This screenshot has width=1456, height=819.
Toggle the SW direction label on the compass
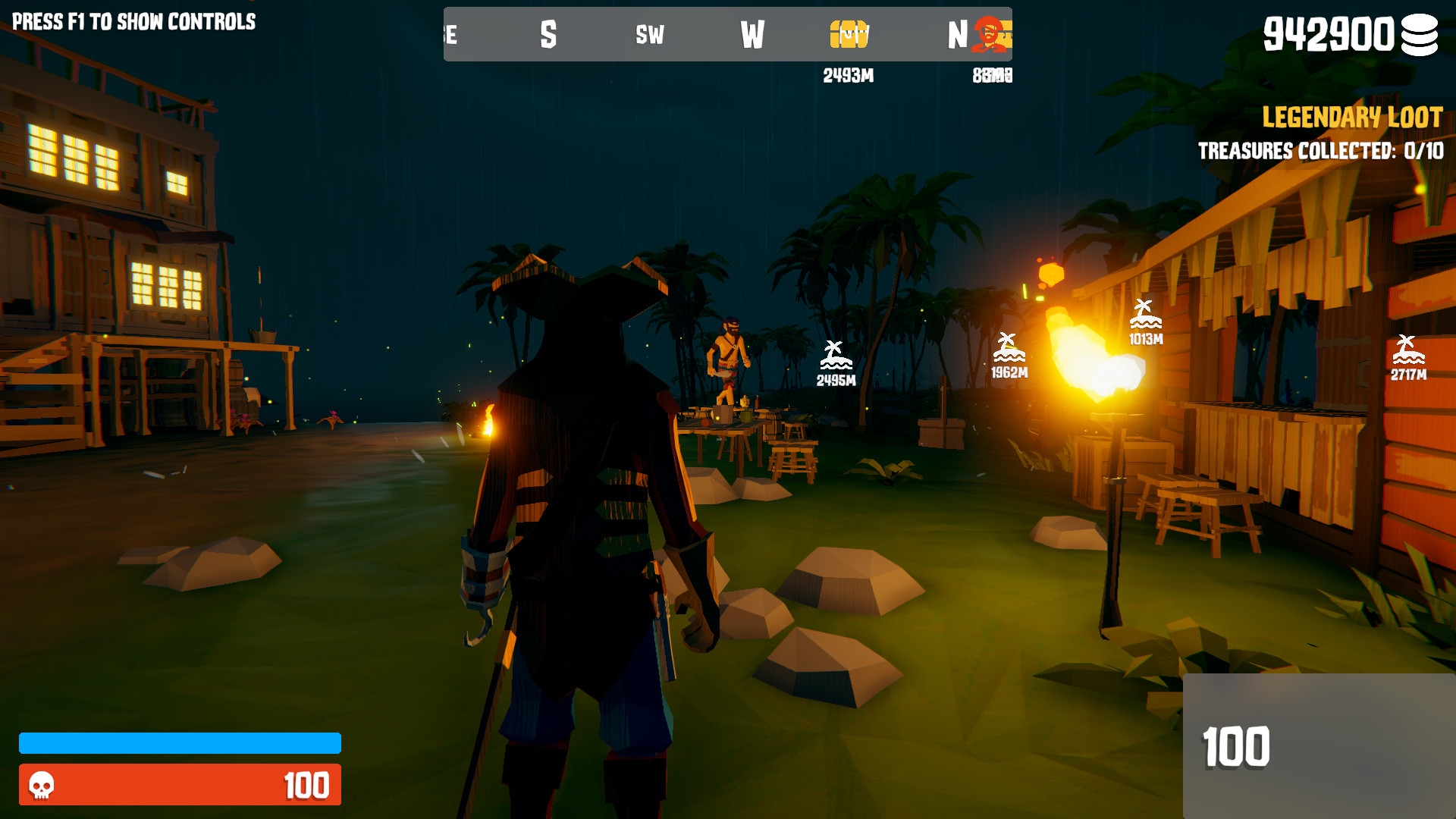(x=651, y=35)
